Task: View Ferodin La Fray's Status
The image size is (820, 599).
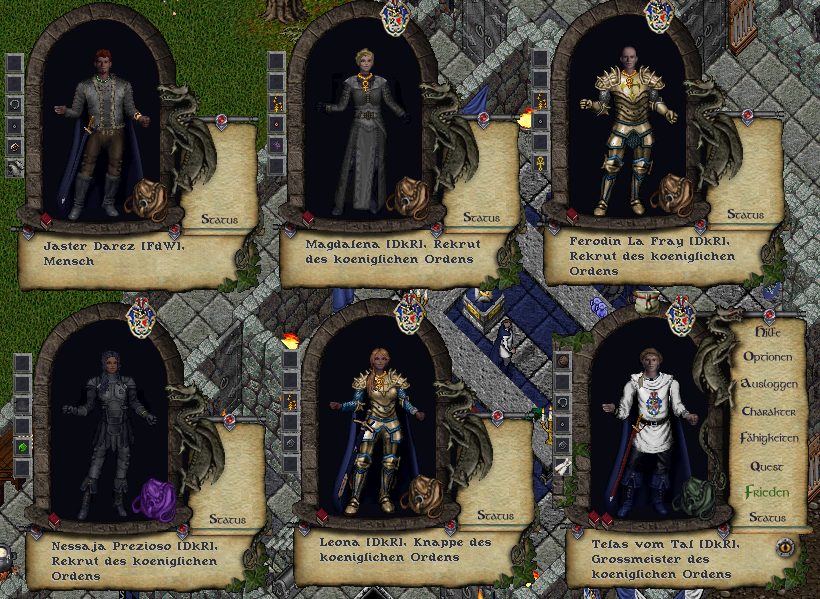Action: 745,215
